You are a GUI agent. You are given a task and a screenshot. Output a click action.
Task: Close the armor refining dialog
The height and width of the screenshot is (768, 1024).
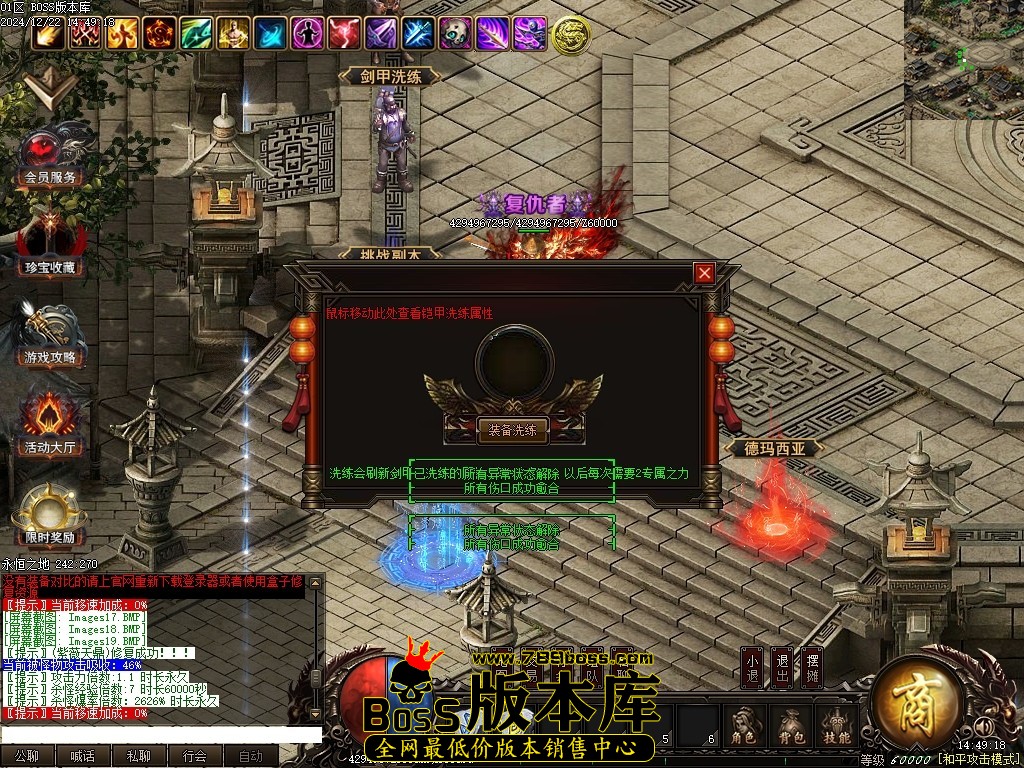tap(705, 273)
